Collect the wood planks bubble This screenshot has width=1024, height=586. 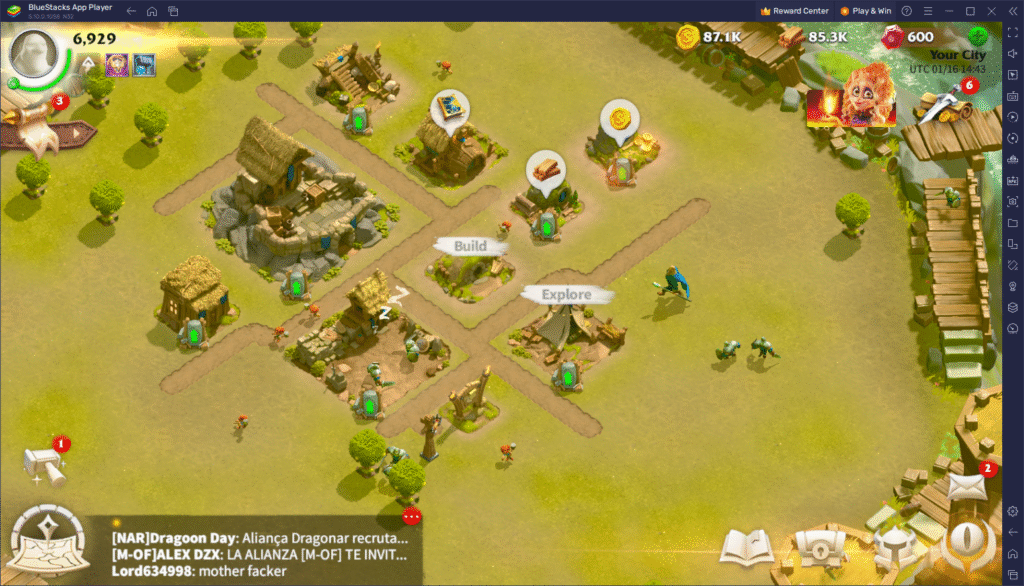coord(546,171)
